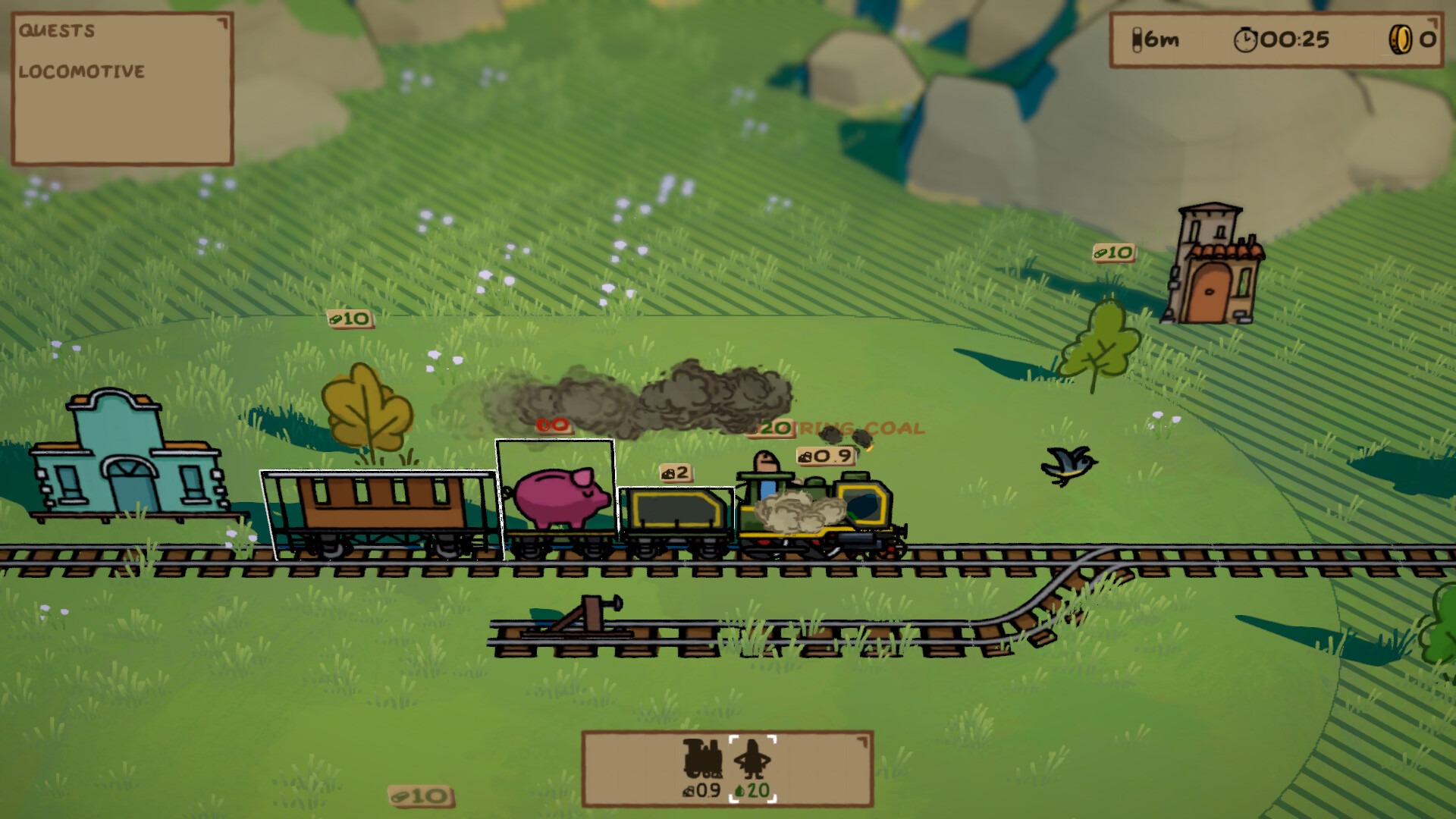
Task: Click the green 10 leaf sign near the water tower
Action: point(1113,253)
